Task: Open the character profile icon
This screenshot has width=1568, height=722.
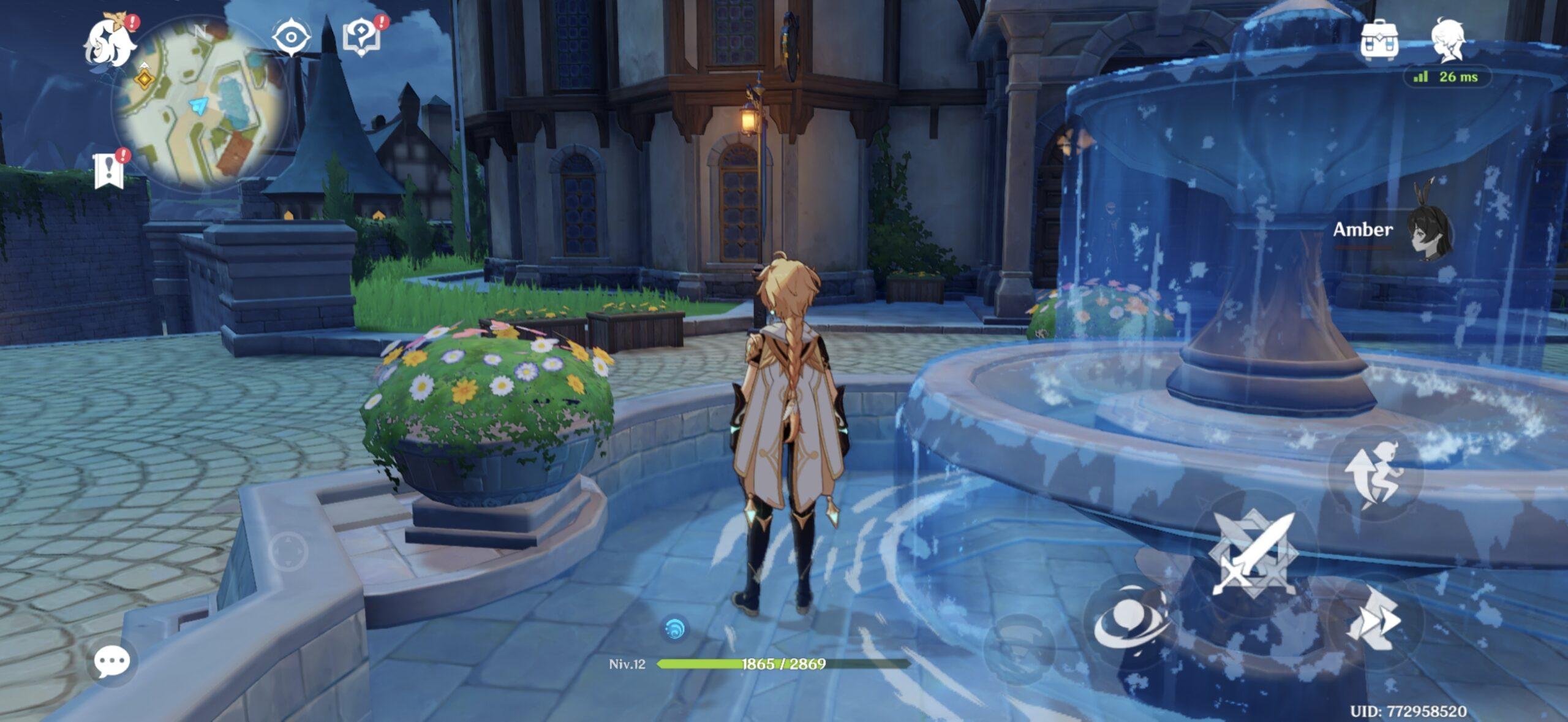Action: pyautogui.click(x=1448, y=39)
